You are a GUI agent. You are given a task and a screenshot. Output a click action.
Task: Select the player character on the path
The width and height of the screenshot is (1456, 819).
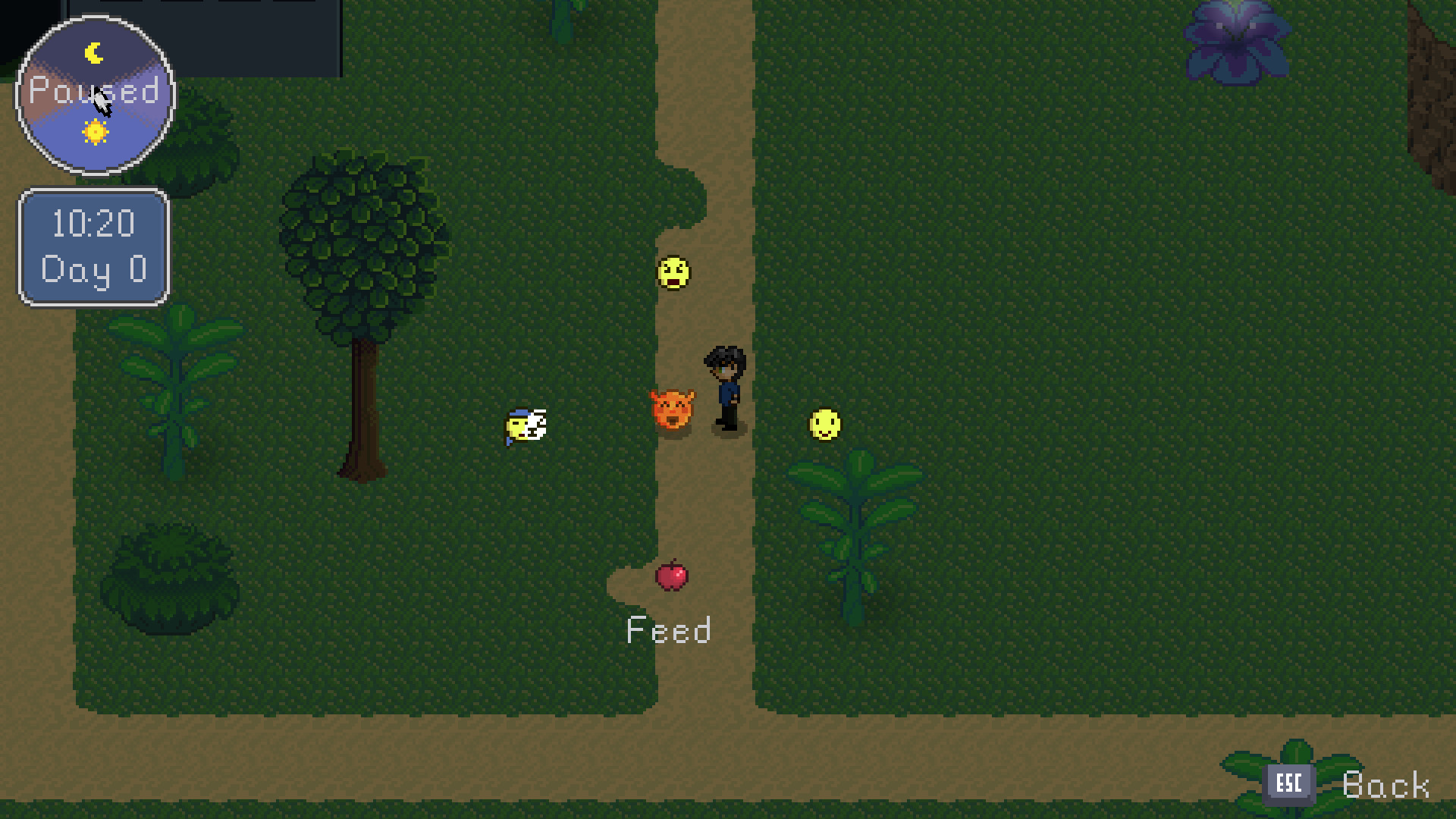(725, 387)
